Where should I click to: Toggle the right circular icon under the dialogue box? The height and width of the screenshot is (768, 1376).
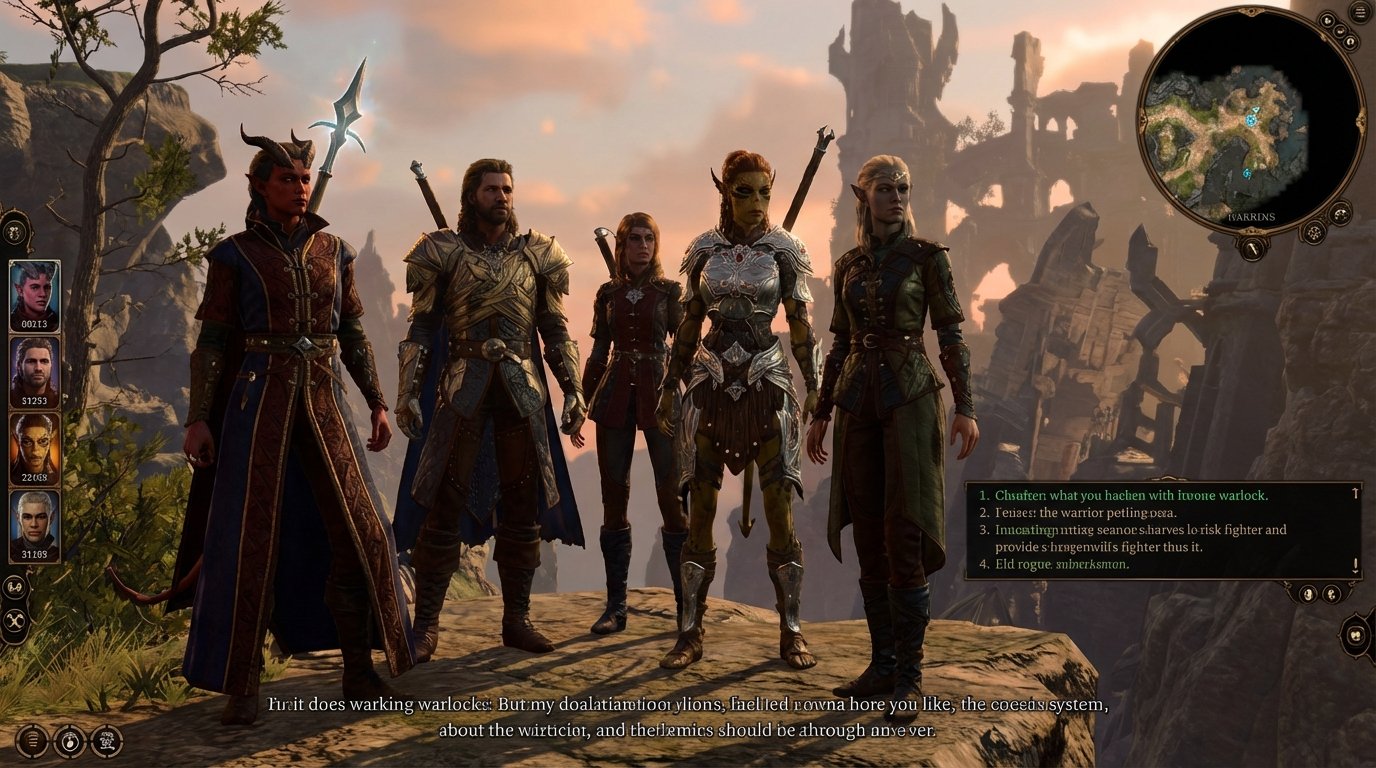point(1331,596)
